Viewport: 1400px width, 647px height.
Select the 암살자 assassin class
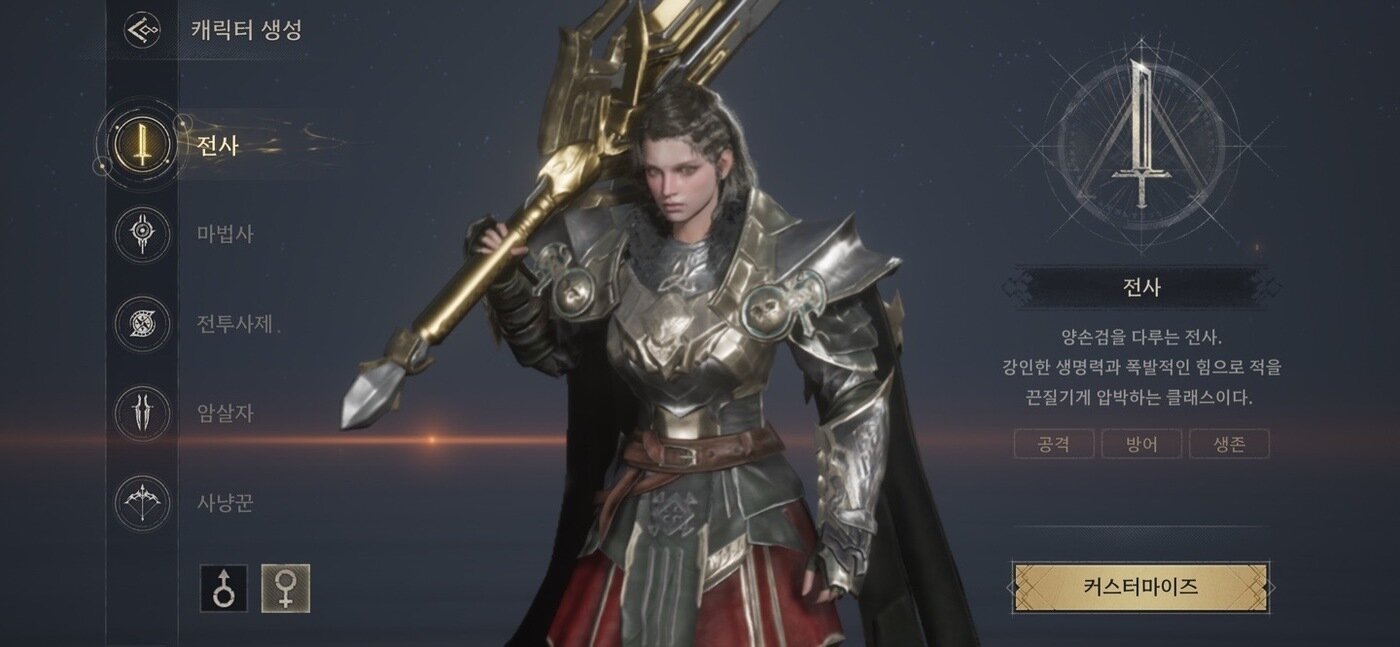click(143, 413)
